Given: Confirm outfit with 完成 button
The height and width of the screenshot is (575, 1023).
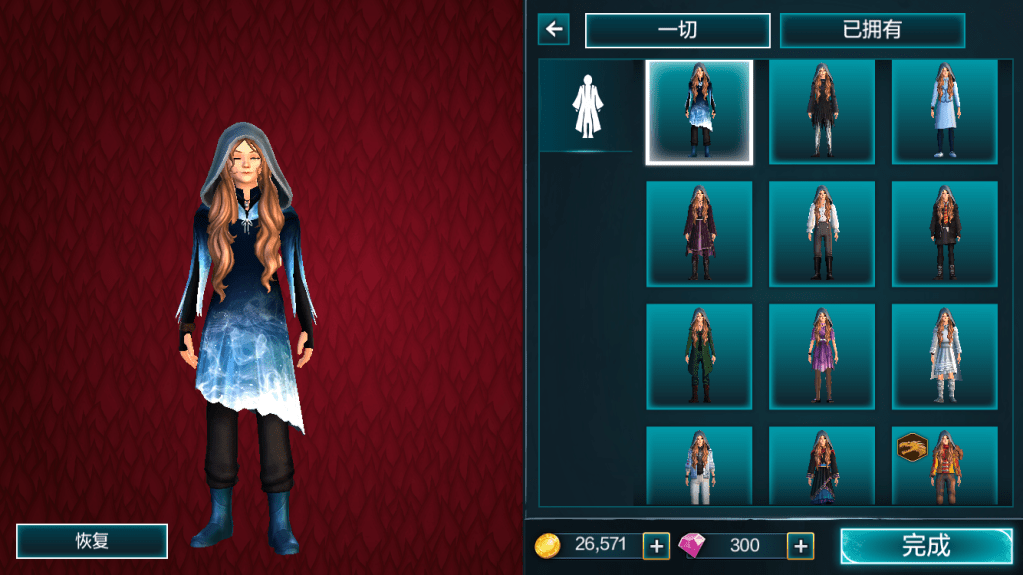Looking at the screenshot, I should pos(926,545).
